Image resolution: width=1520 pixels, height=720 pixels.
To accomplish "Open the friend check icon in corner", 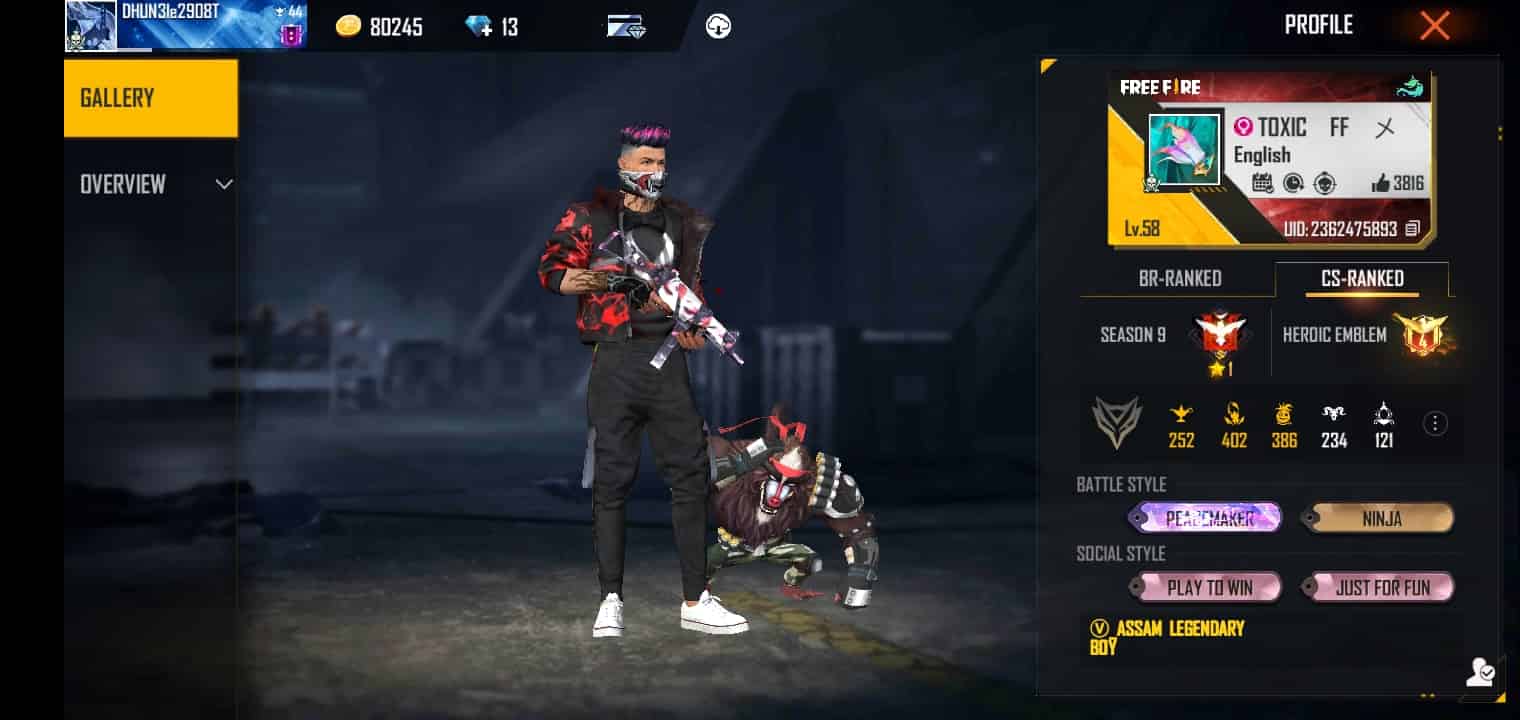I will click(x=1480, y=674).
